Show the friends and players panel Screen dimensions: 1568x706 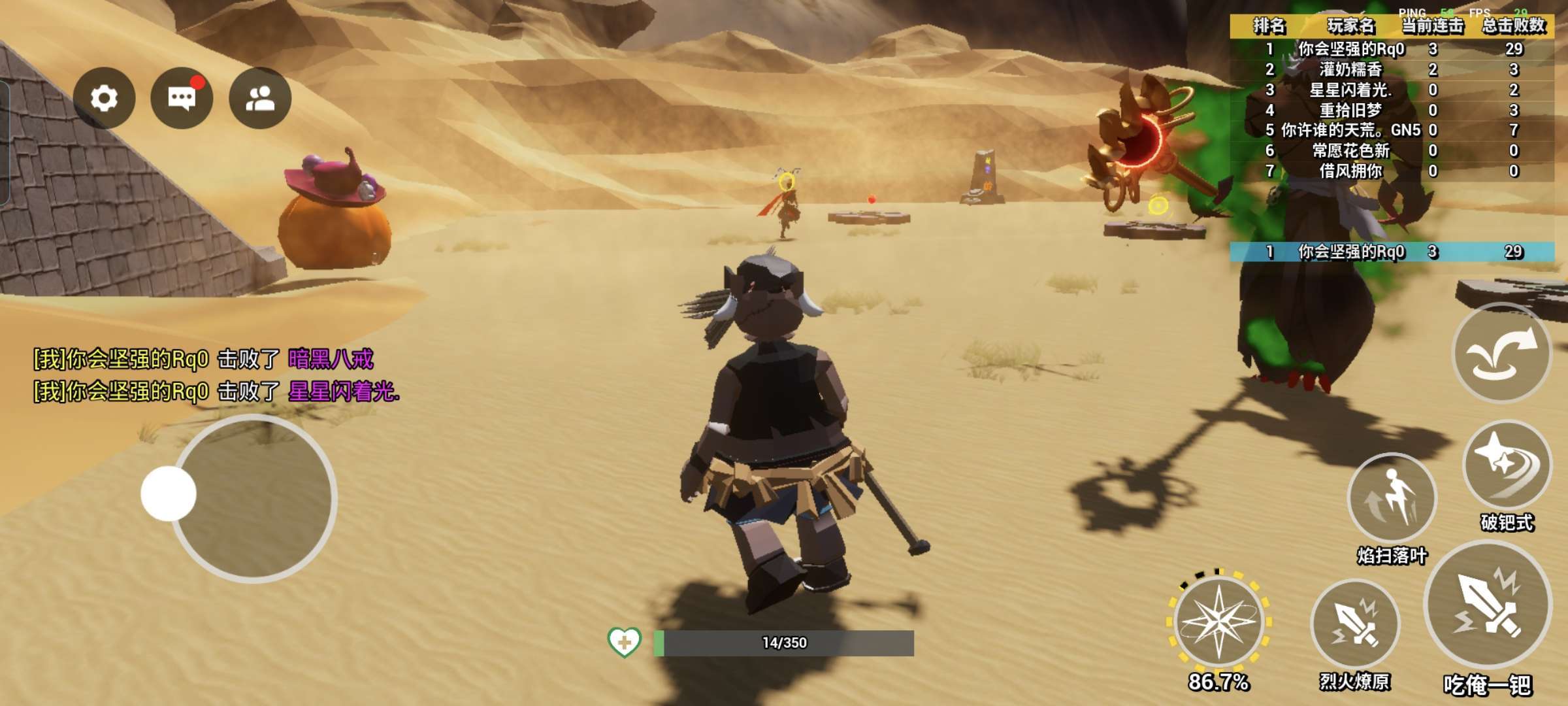pyautogui.click(x=260, y=98)
